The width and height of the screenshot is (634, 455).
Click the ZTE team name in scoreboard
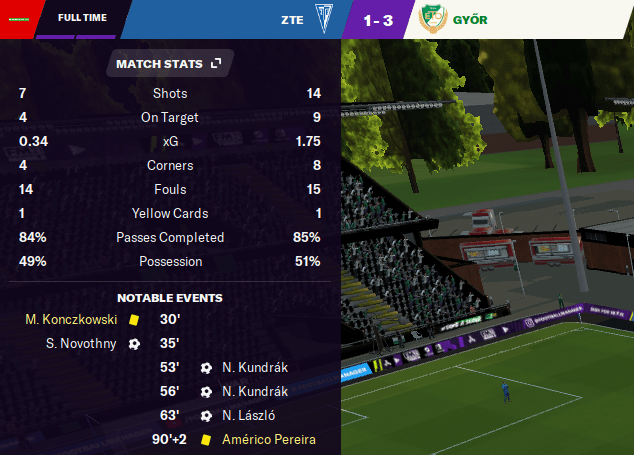click(292, 19)
